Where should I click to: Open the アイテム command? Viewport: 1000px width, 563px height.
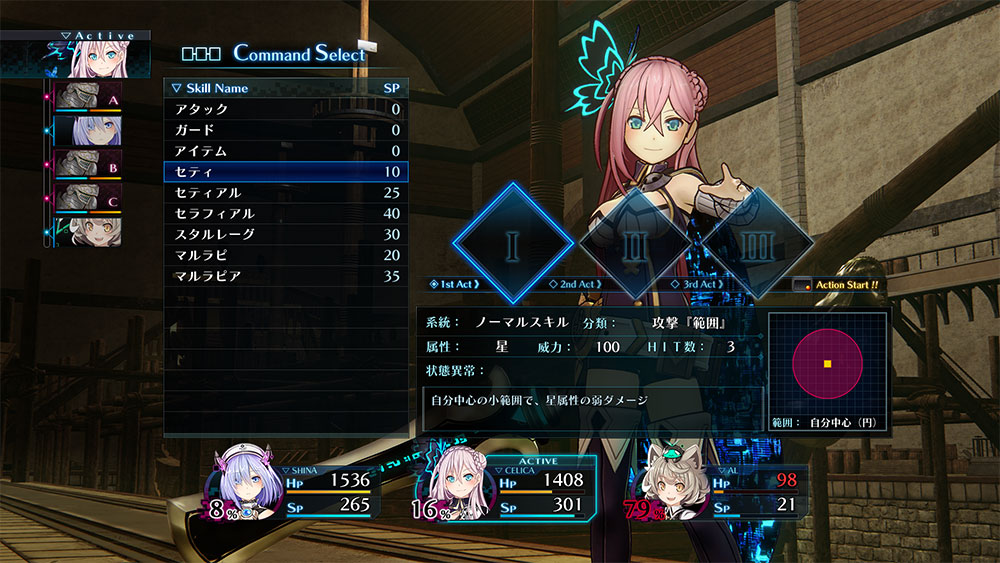(284, 151)
